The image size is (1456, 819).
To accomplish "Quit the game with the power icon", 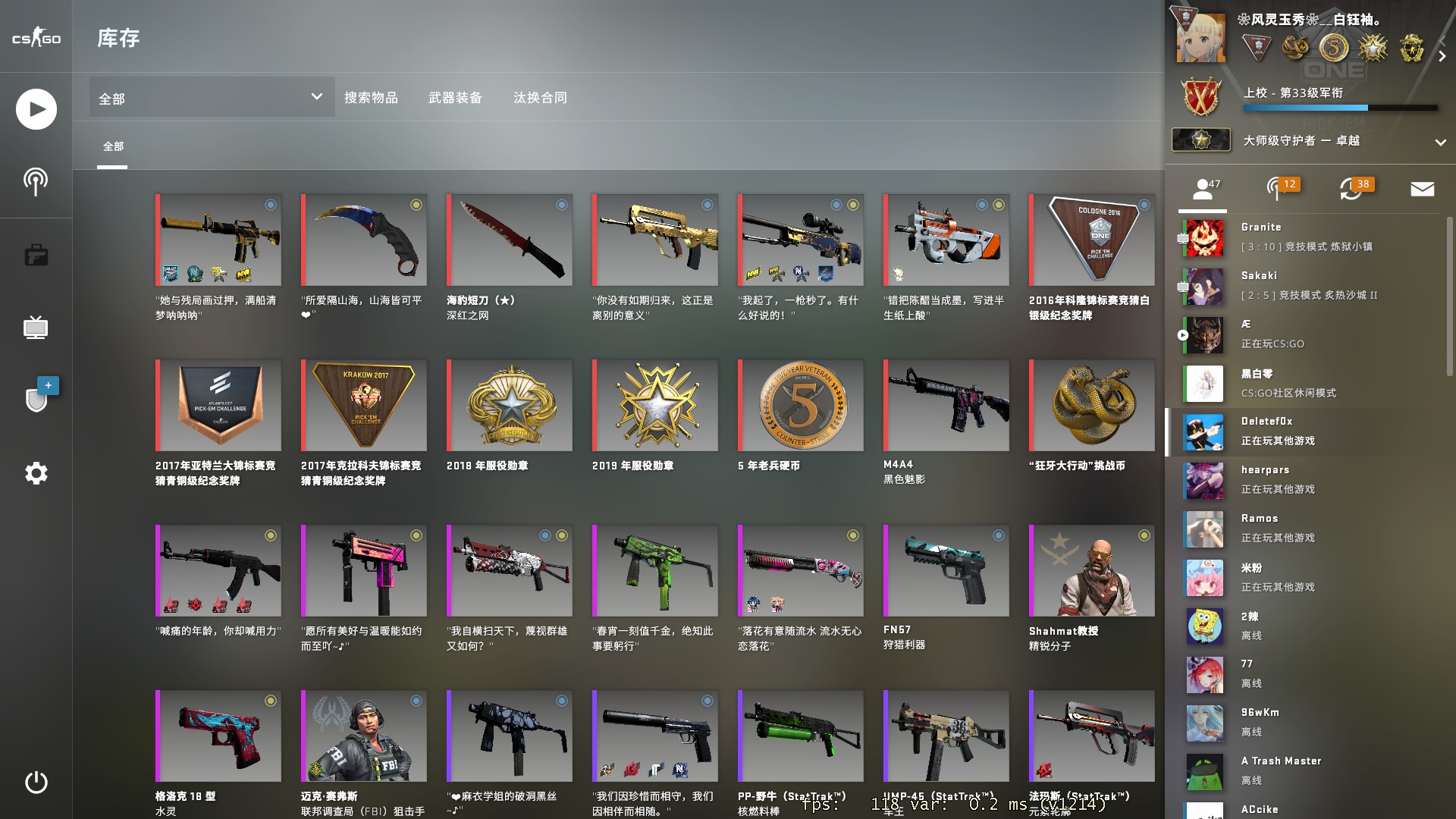I will (x=36, y=782).
